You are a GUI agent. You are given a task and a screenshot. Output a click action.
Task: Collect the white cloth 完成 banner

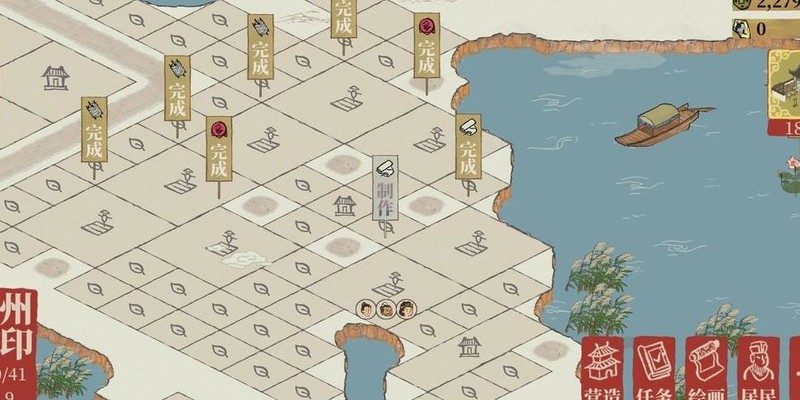(x=467, y=148)
